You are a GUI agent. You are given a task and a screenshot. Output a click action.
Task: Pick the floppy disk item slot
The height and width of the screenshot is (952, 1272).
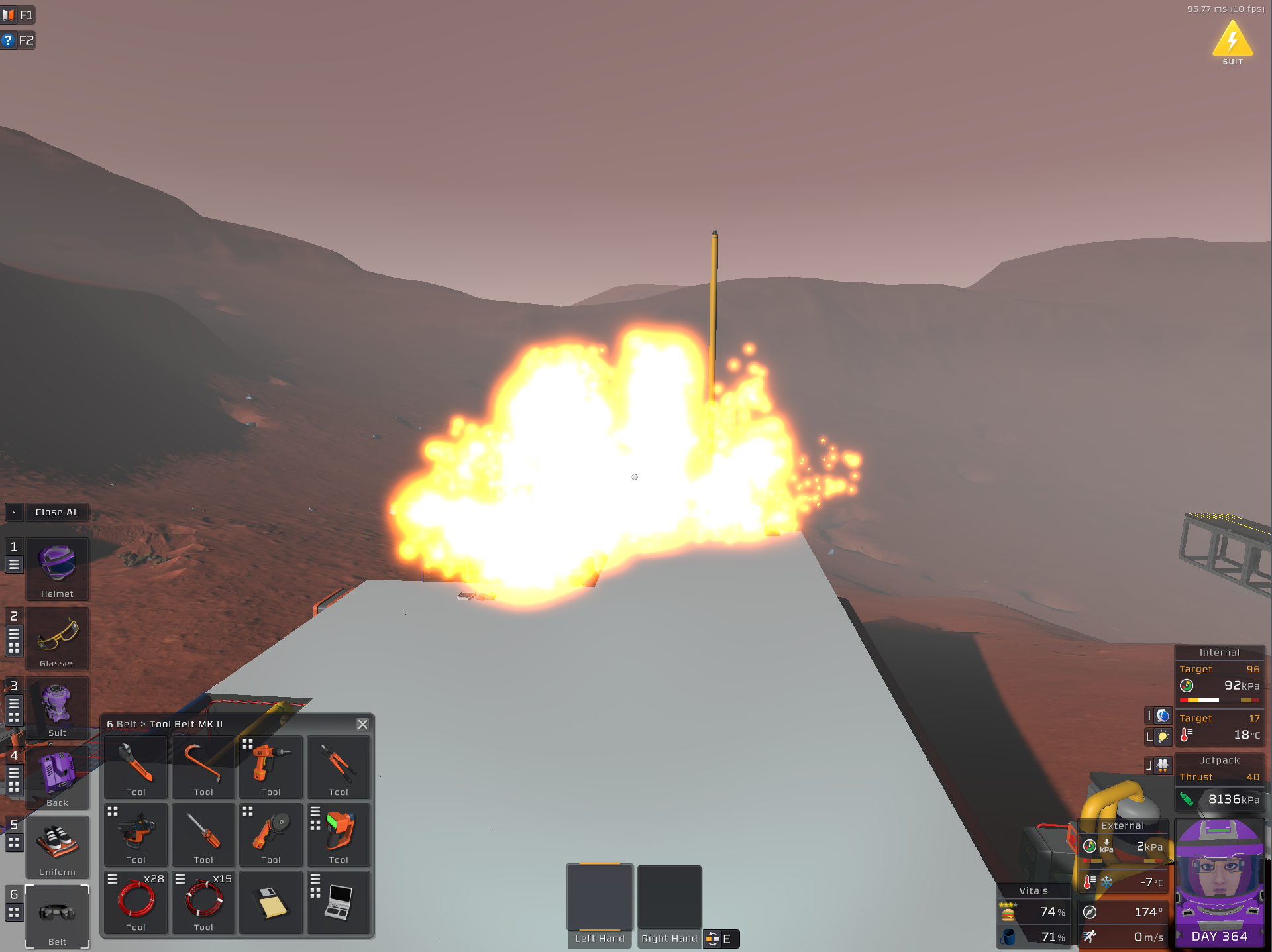click(x=271, y=902)
